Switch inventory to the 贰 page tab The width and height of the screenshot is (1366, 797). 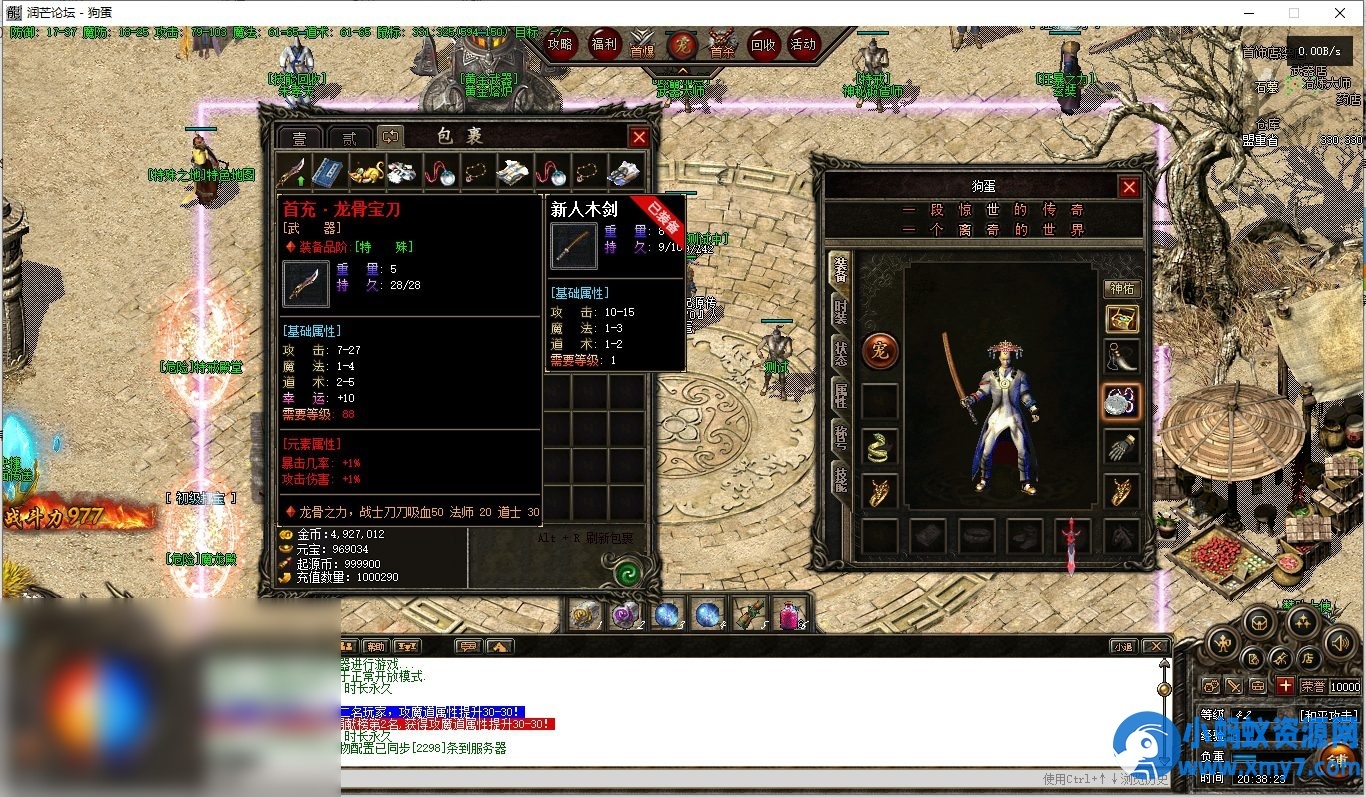coord(348,138)
